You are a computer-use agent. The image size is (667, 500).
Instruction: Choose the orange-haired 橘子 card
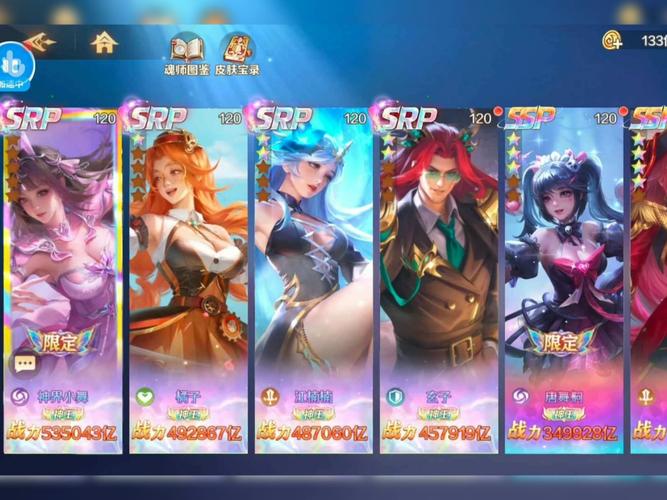coord(188,270)
